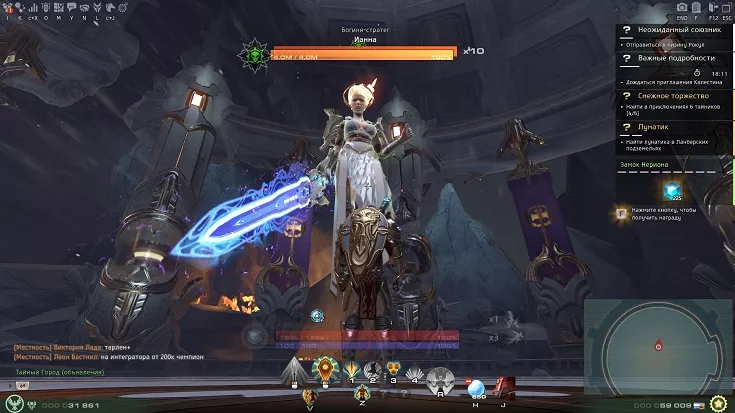
Task: Select the 'Тайный Город (объявления)' chat channel
Action: click(x=60, y=372)
